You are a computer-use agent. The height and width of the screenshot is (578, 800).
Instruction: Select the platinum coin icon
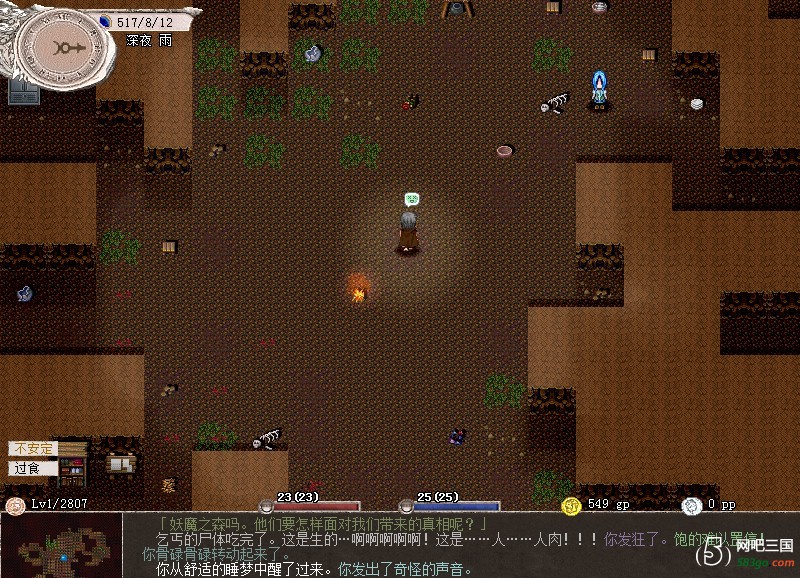click(691, 504)
